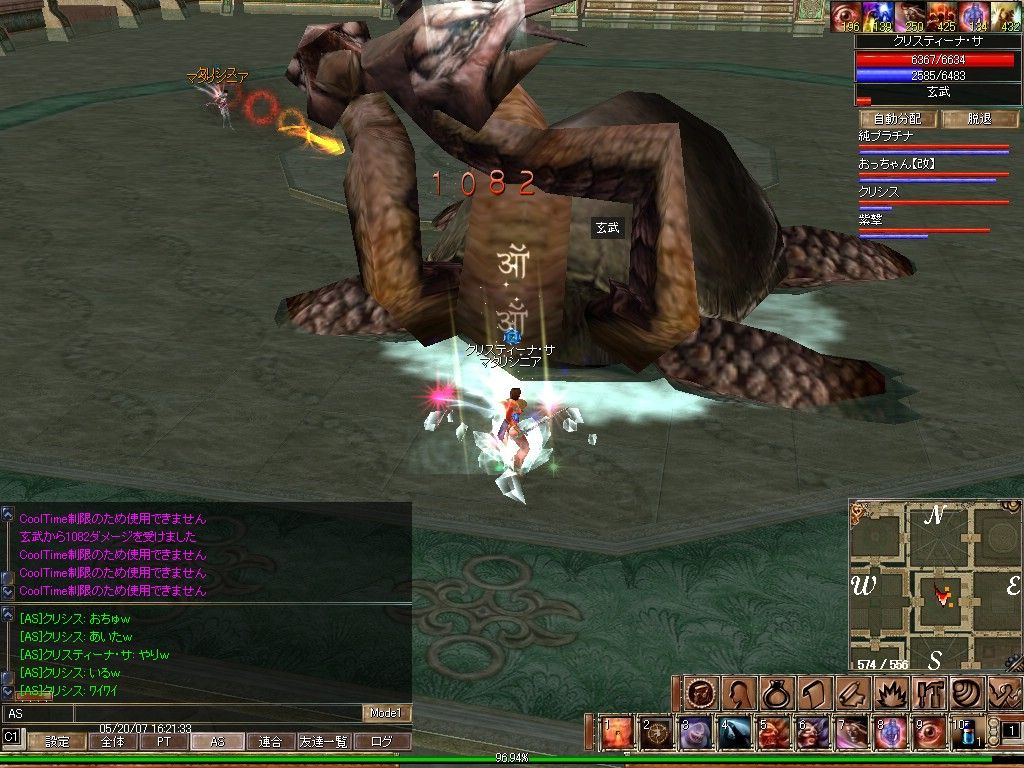
Task: Open the 設定 settings button
Action: tap(57, 742)
